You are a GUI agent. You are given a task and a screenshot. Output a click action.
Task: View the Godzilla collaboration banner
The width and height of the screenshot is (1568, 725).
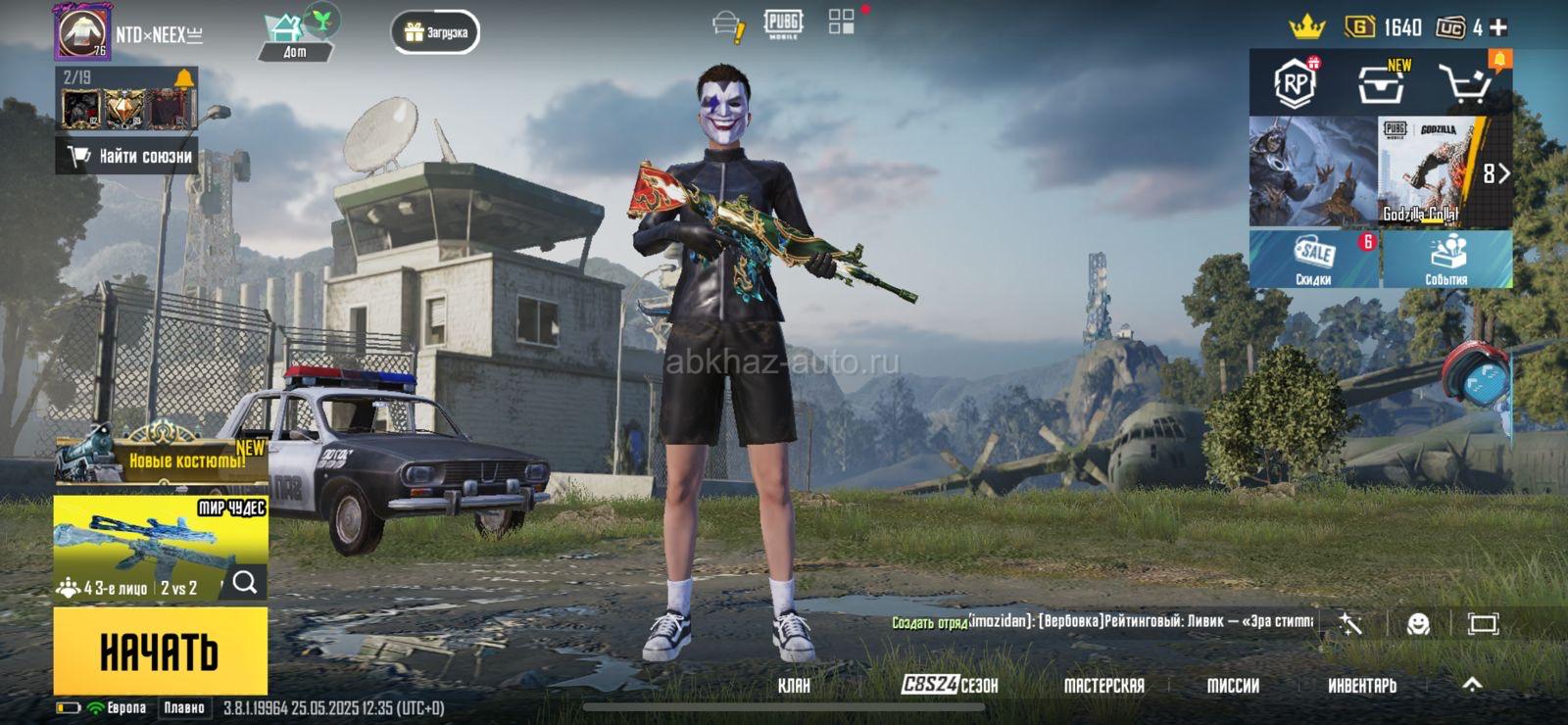pyautogui.click(x=1432, y=171)
